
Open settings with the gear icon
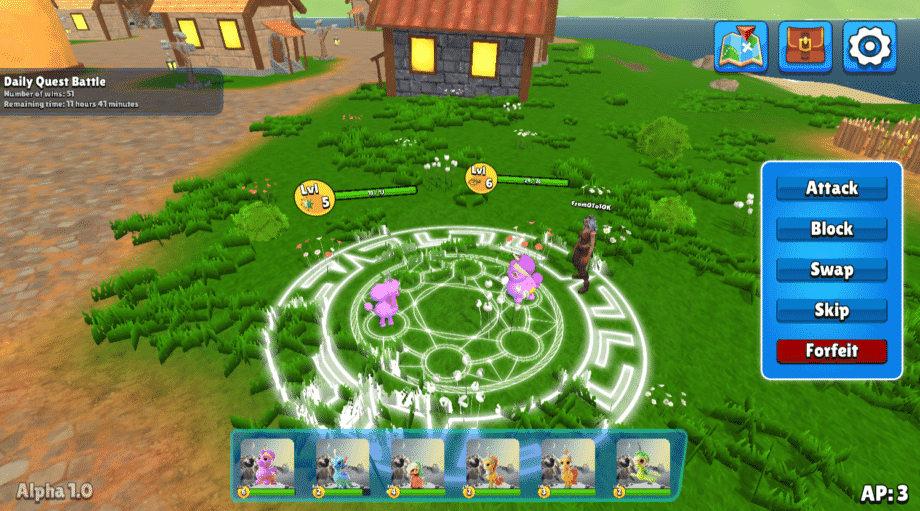(869, 46)
